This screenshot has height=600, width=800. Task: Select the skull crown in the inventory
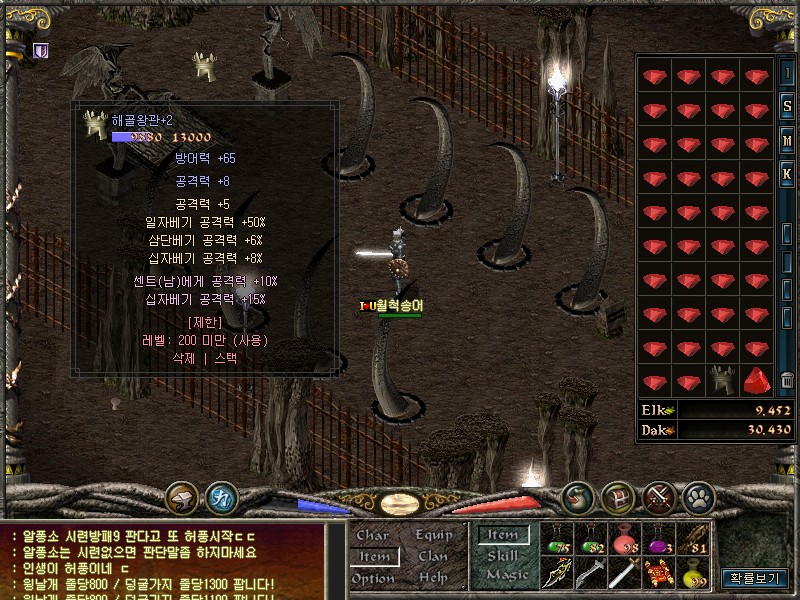(x=723, y=381)
